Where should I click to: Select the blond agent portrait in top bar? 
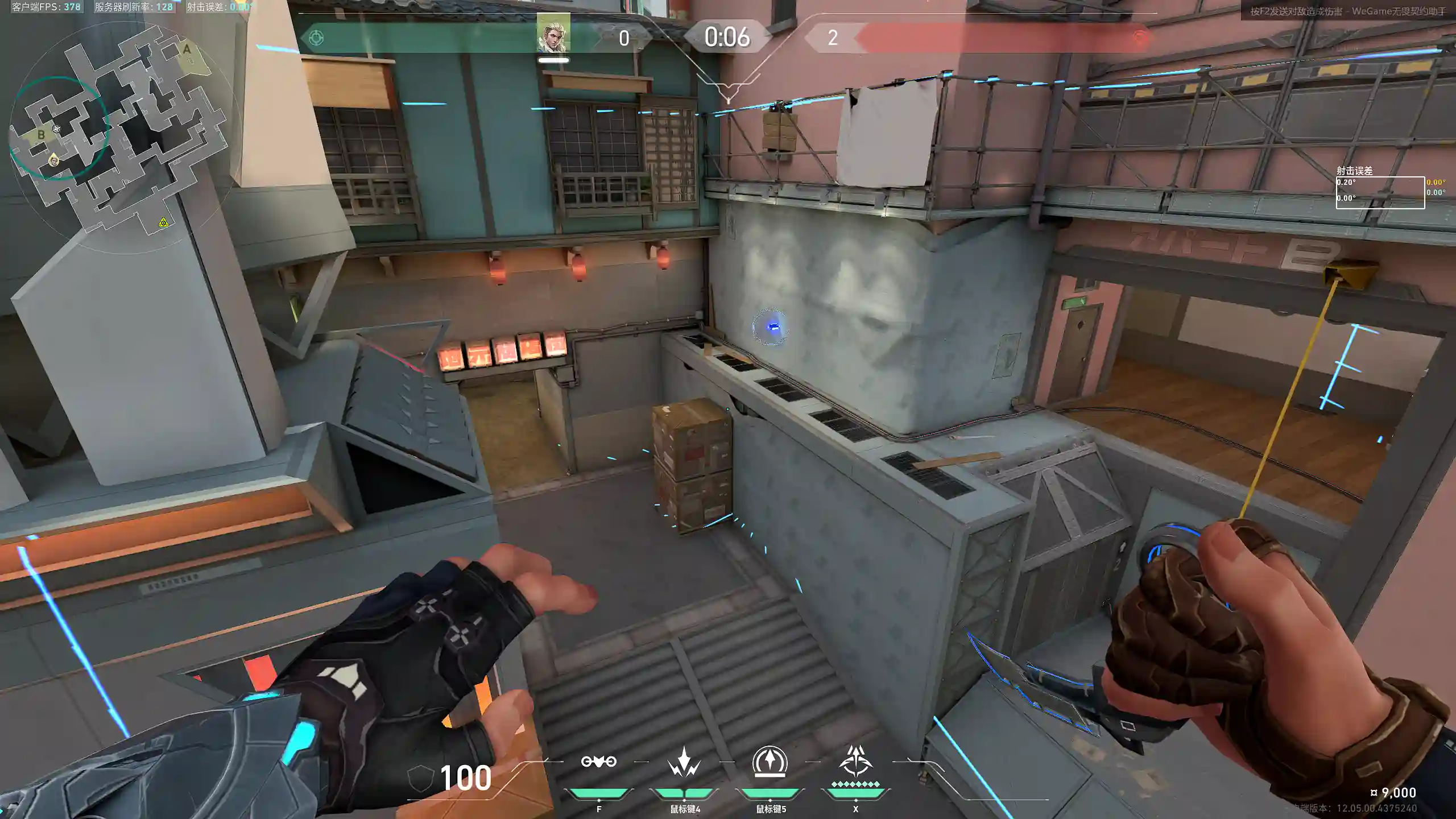553,34
